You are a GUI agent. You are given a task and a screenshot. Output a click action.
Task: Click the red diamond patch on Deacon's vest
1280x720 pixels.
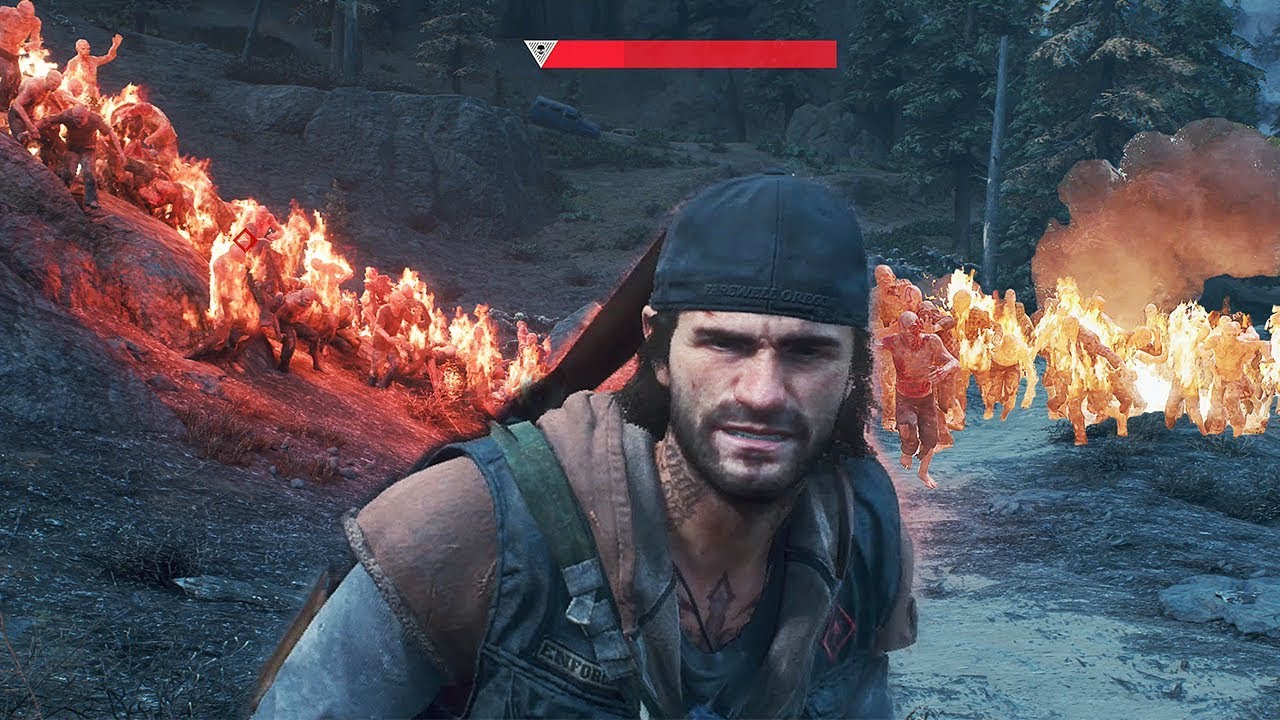(x=838, y=630)
